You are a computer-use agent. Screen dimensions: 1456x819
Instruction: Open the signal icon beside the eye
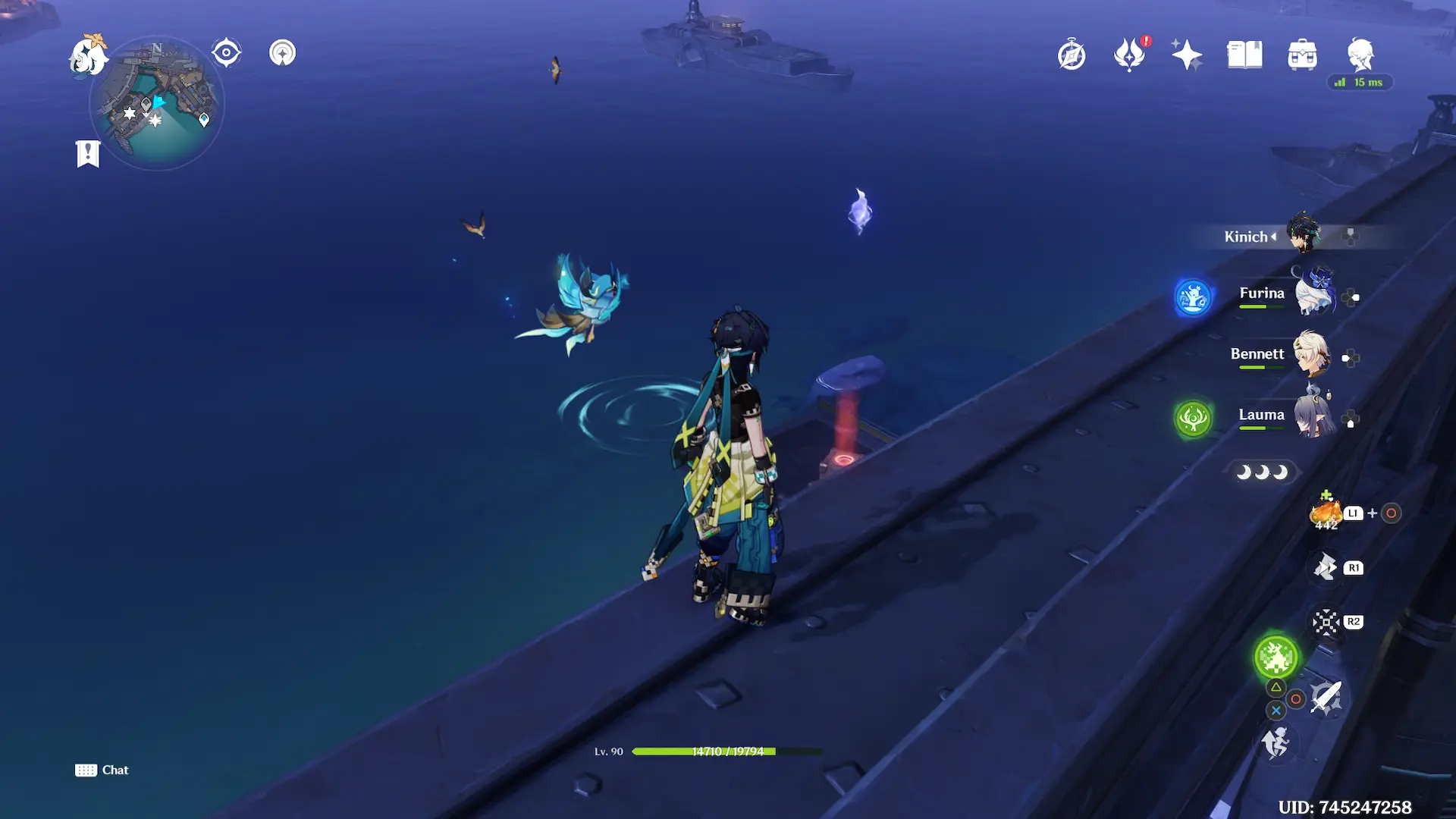[282, 53]
